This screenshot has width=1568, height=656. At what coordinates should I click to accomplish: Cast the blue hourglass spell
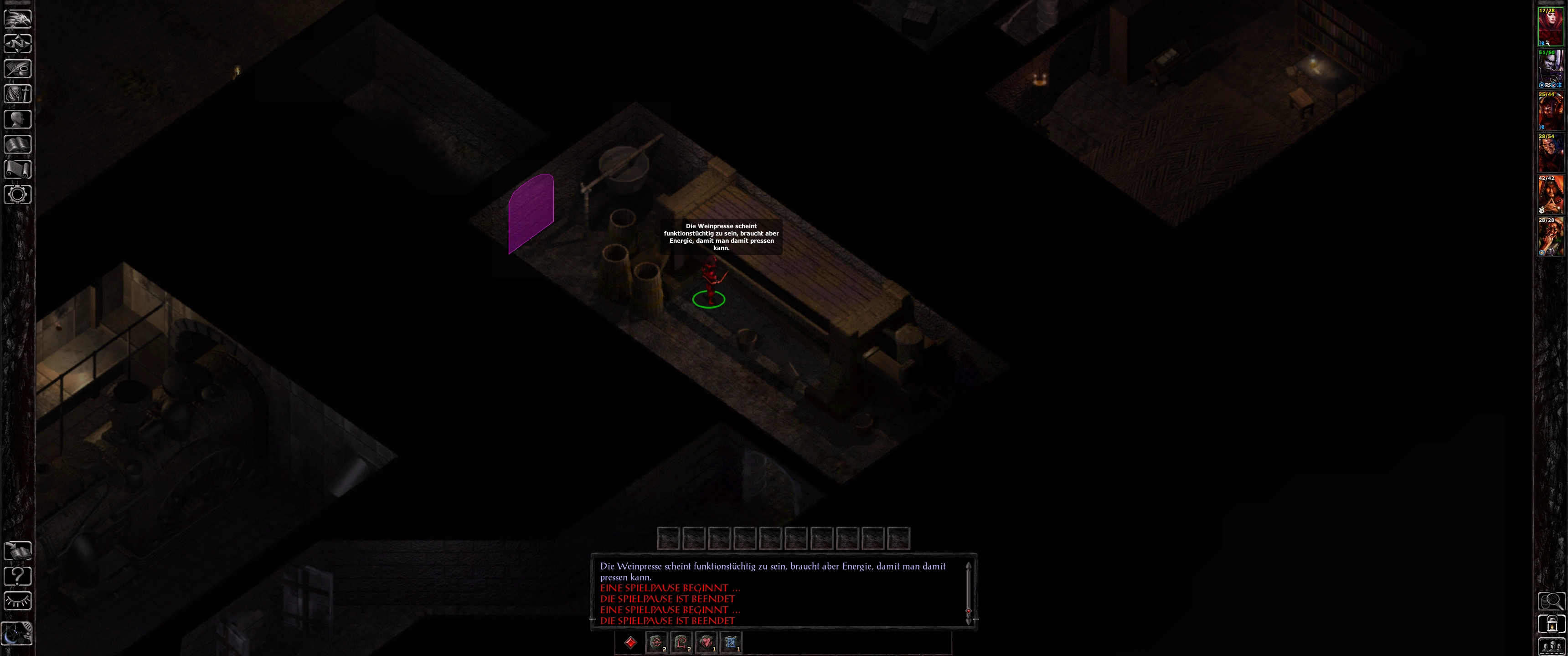[x=731, y=643]
